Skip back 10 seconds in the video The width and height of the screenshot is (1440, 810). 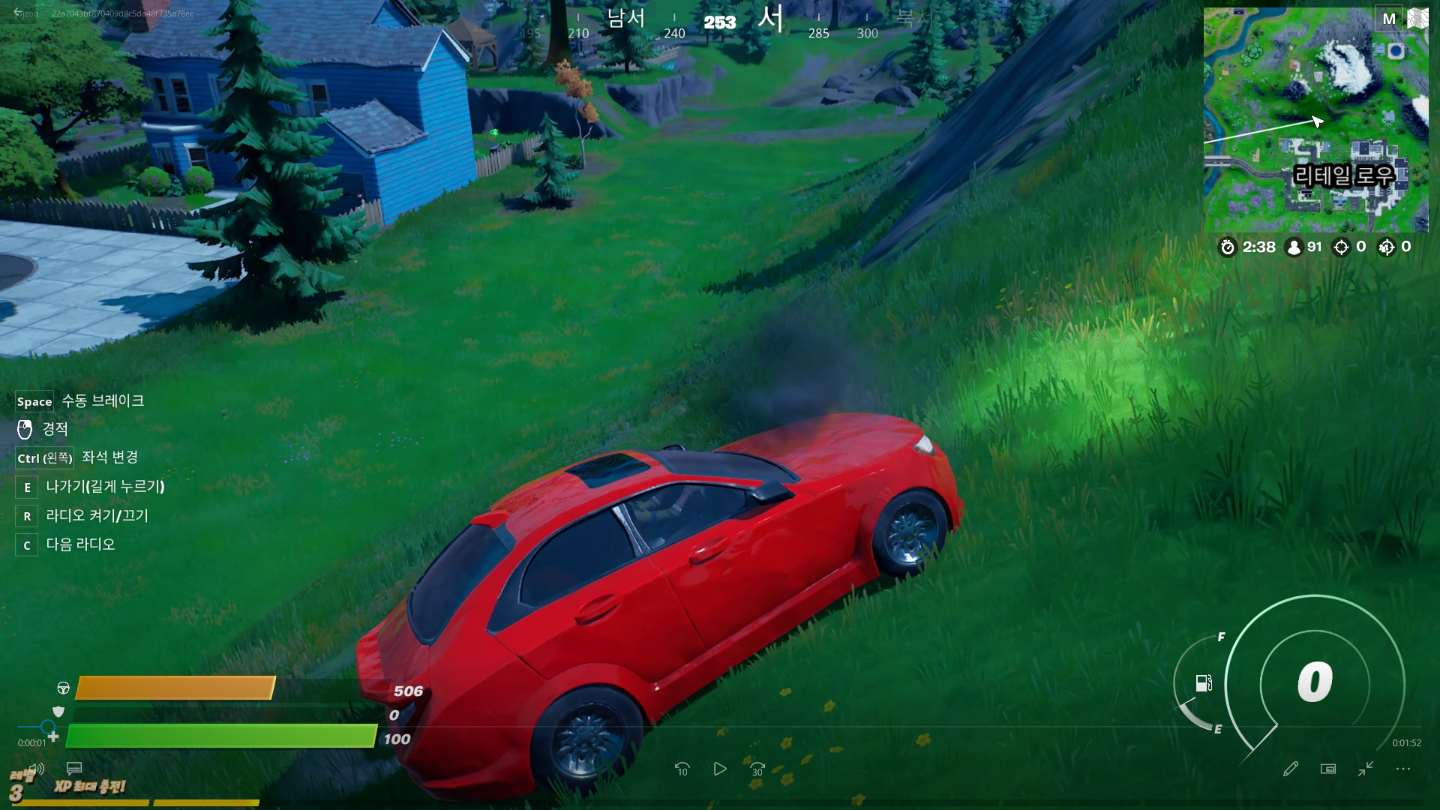(682, 769)
